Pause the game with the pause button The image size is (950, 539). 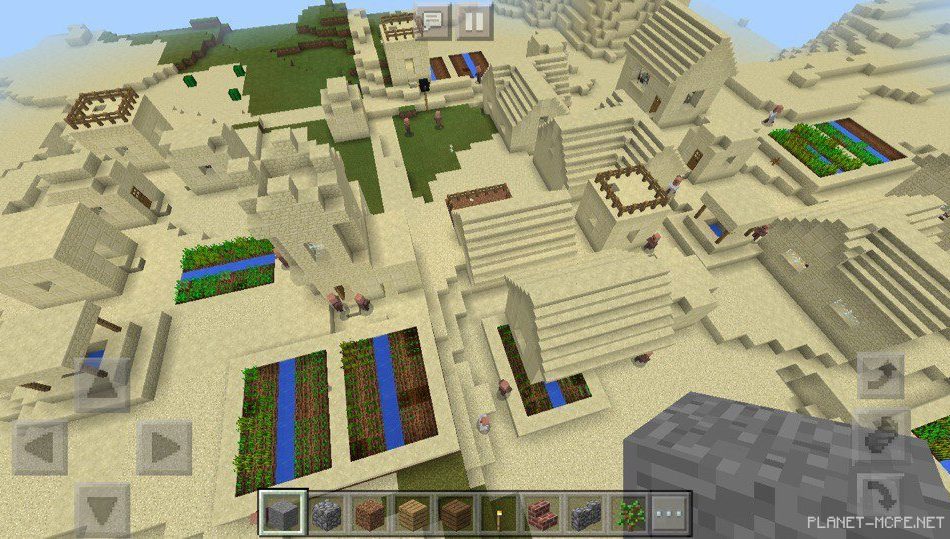coord(474,19)
